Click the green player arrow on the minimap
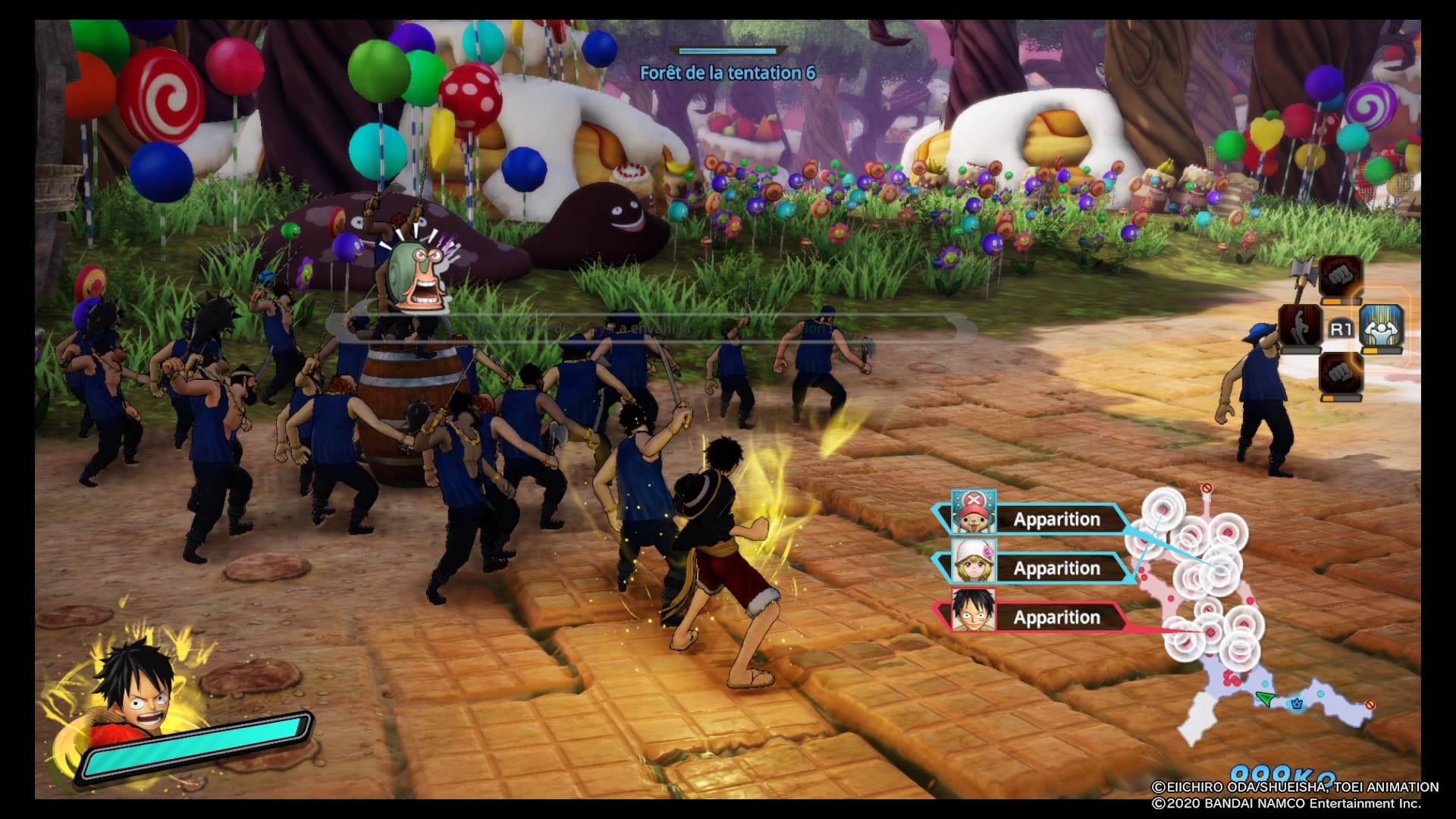 (x=1264, y=698)
